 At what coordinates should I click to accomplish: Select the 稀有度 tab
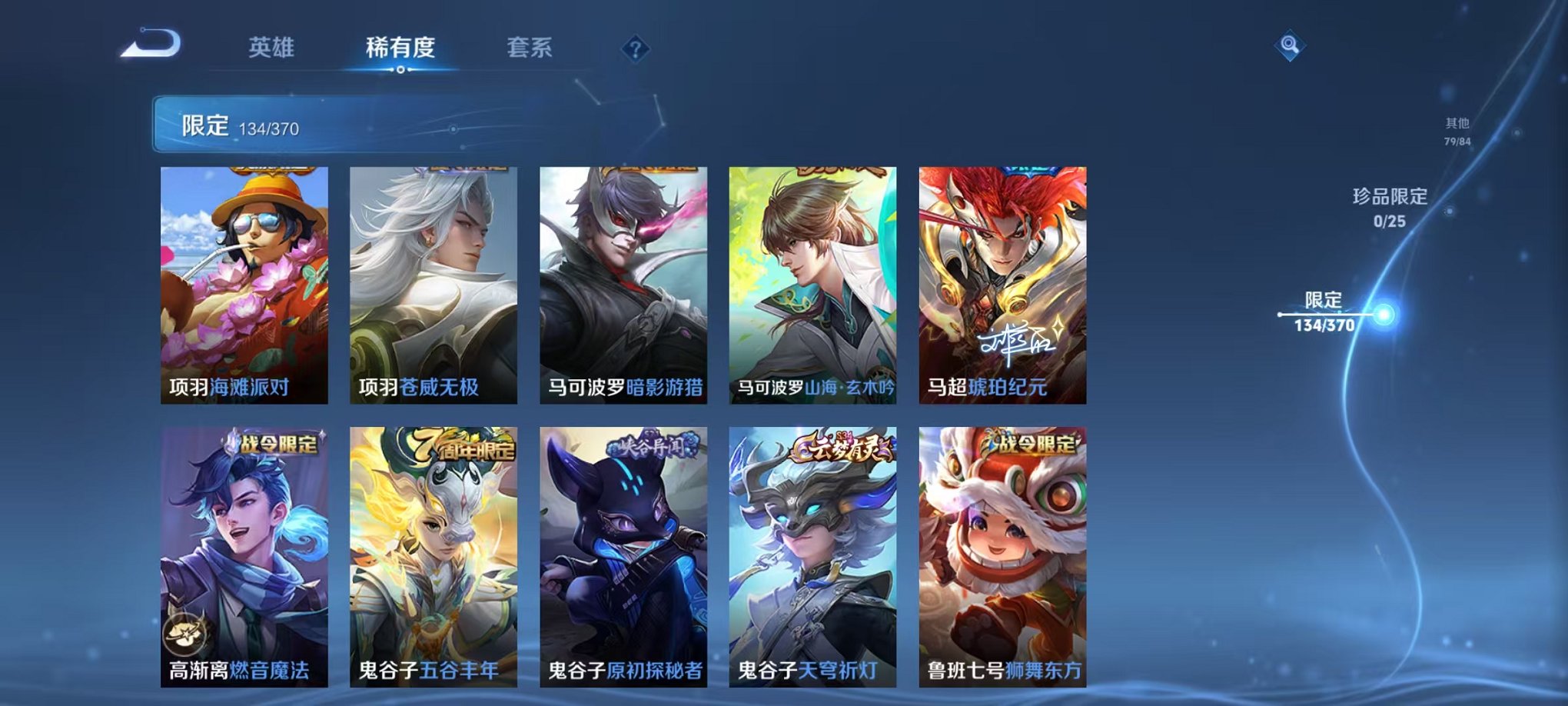pos(401,48)
